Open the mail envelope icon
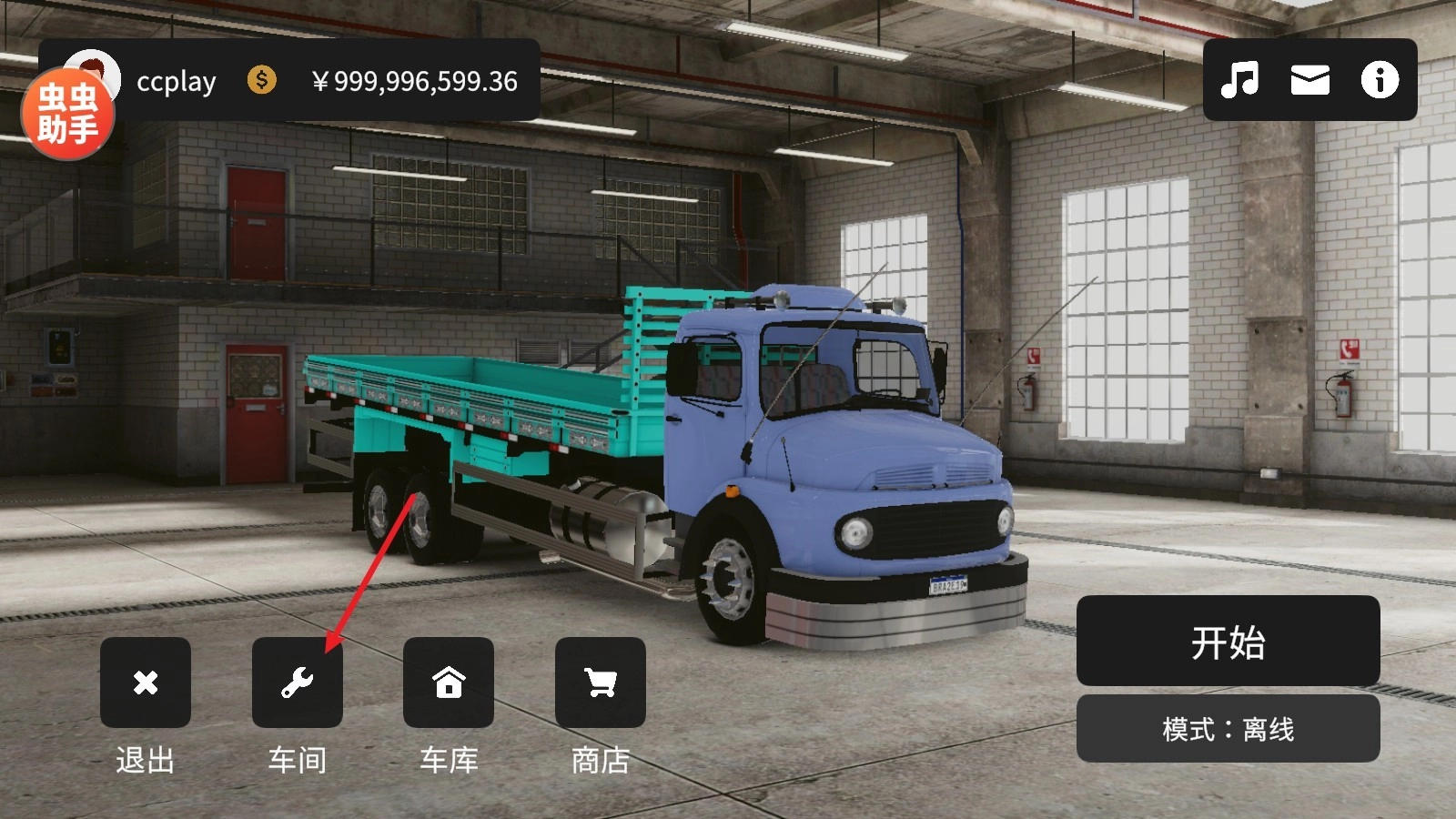The width and height of the screenshot is (1456, 819). tap(1309, 80)
